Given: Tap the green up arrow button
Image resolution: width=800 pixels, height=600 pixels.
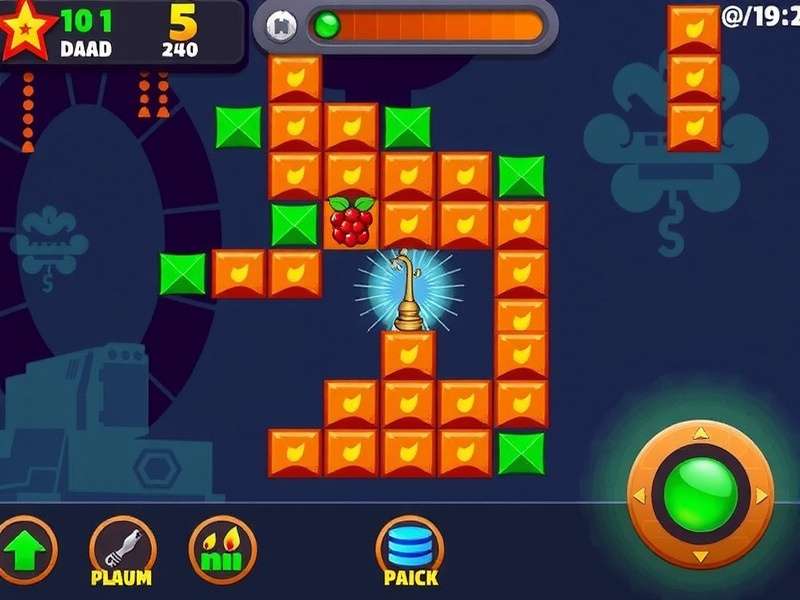Looking at the screenshot, I should coord(22,551).
